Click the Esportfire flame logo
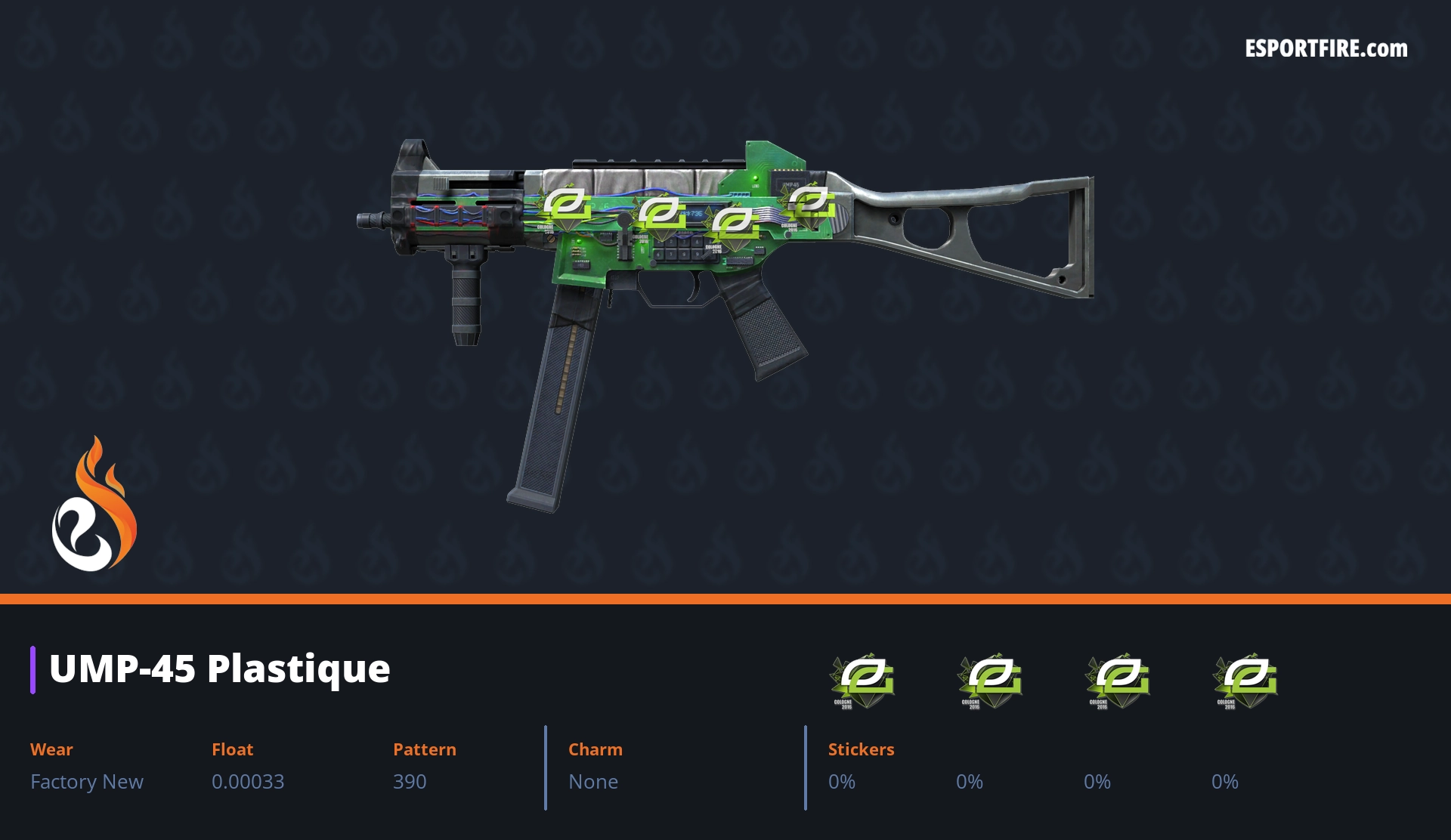The height and width of the screenshot is (840, 1451). (x=94, y=505)
